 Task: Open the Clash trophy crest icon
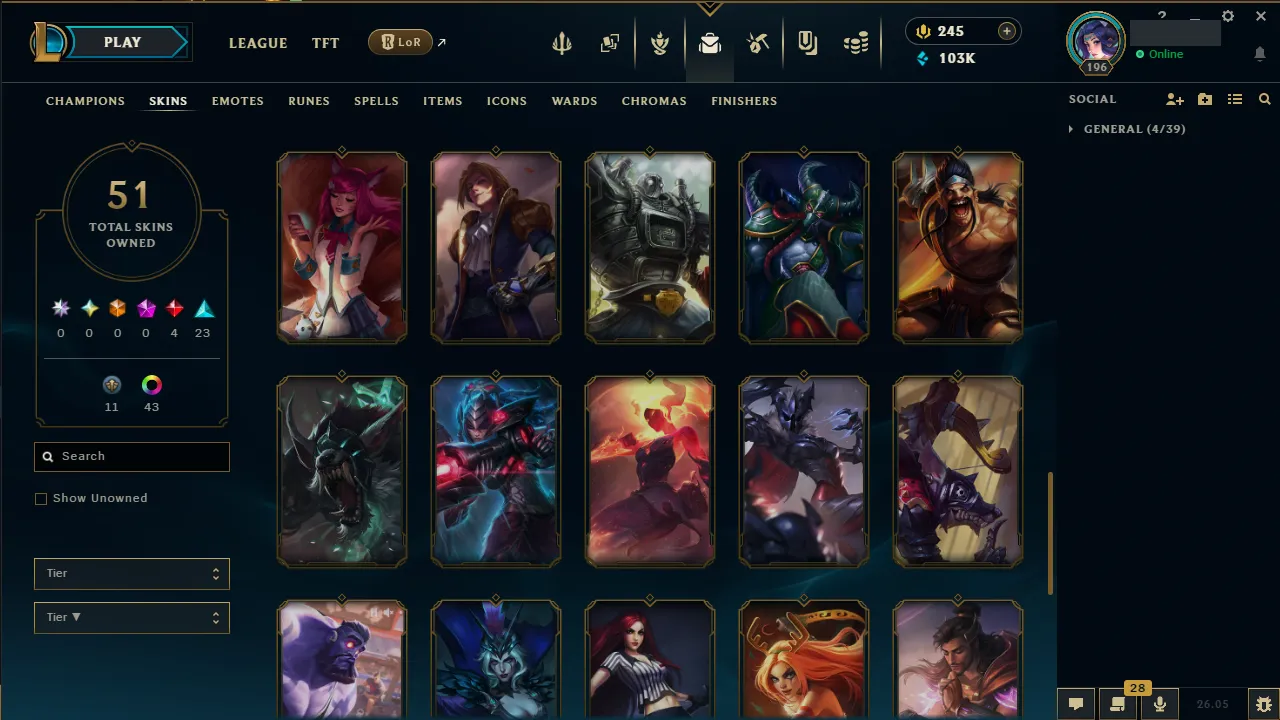pyautogui.click(x=660, y=42)
